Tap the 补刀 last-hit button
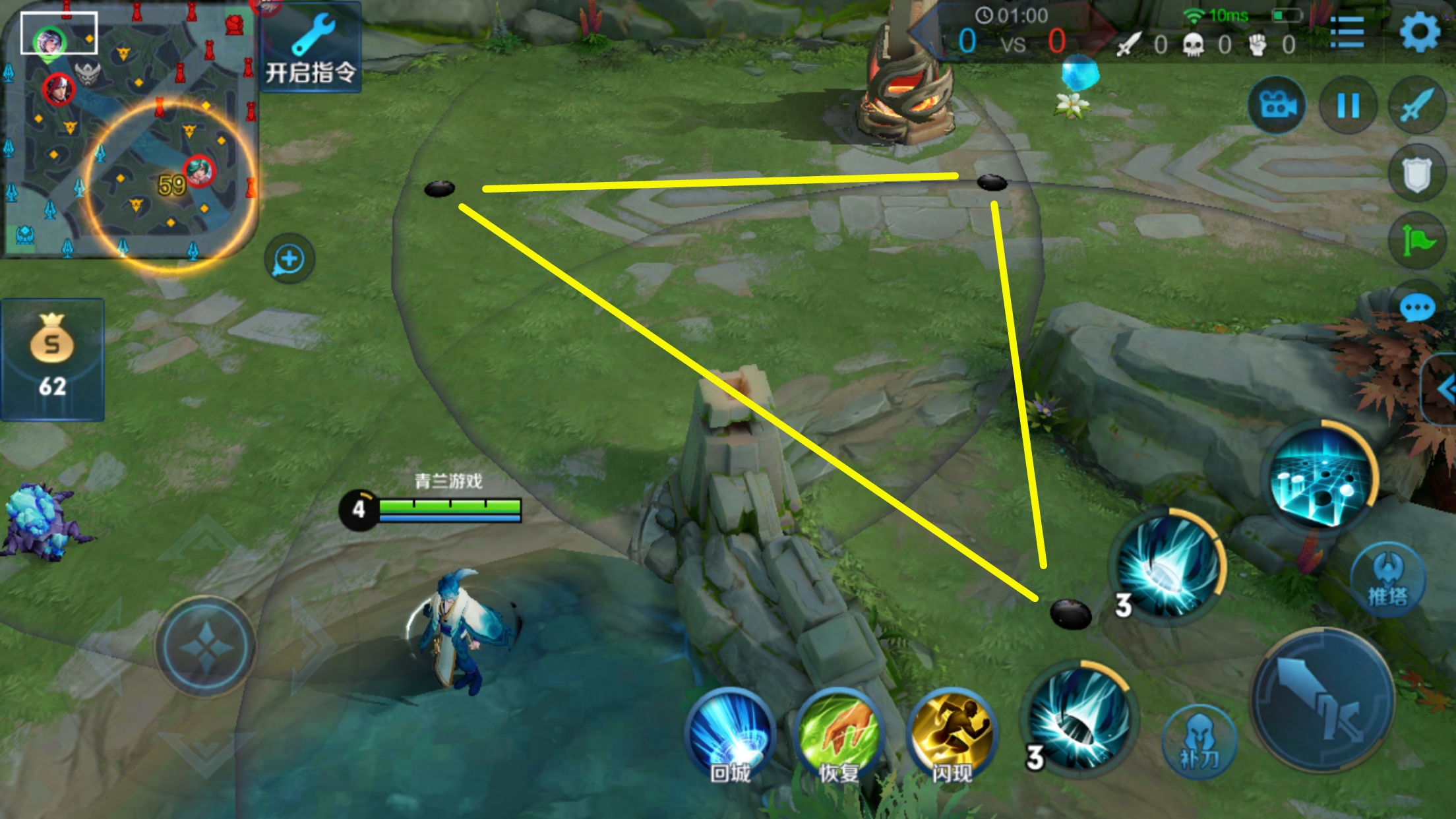Viewport: 1456px width, 819px height. (x=1198, y=743)
